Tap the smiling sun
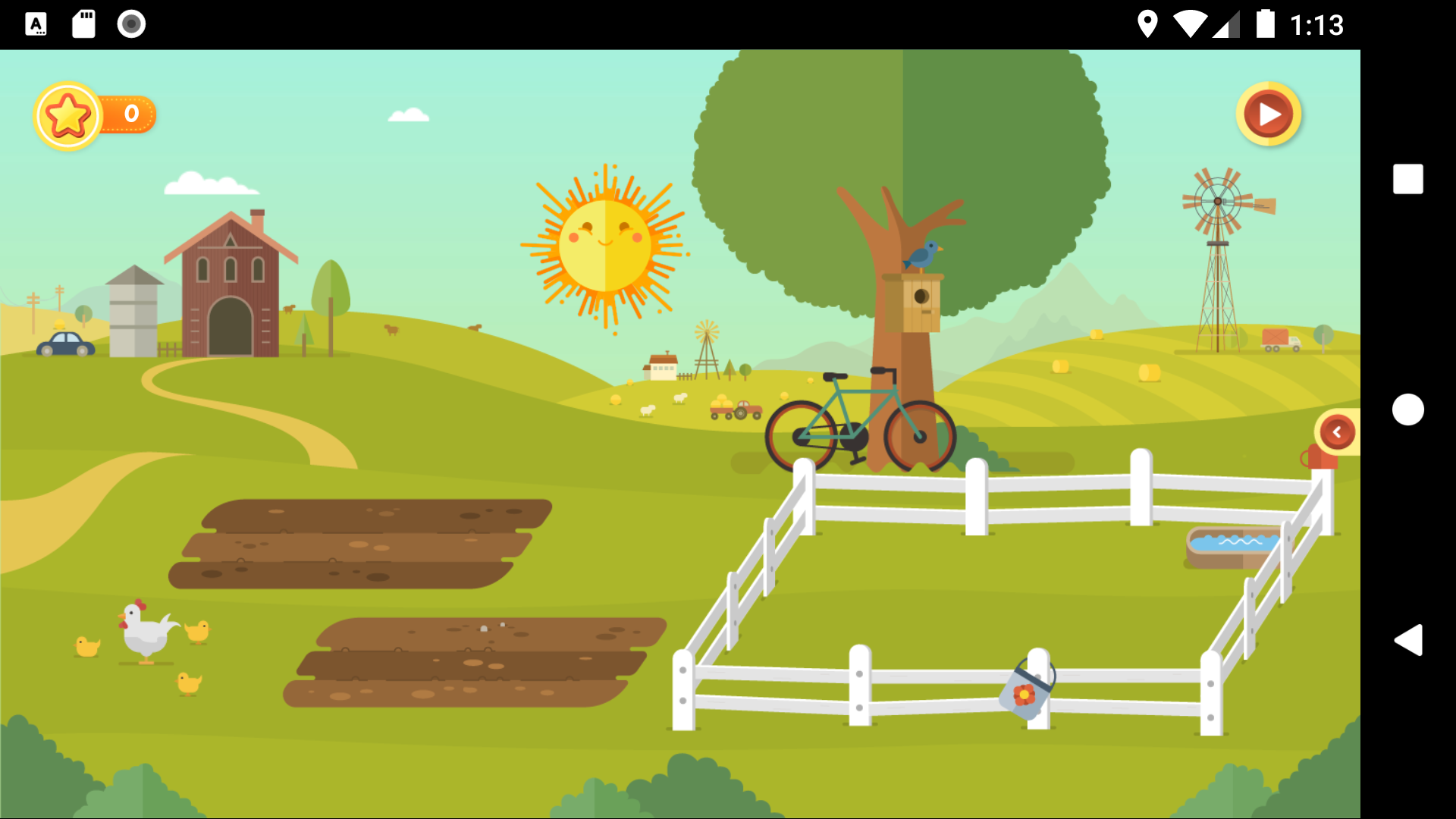Viewport: 1456px width, 819px height. [x=604, y=244]
